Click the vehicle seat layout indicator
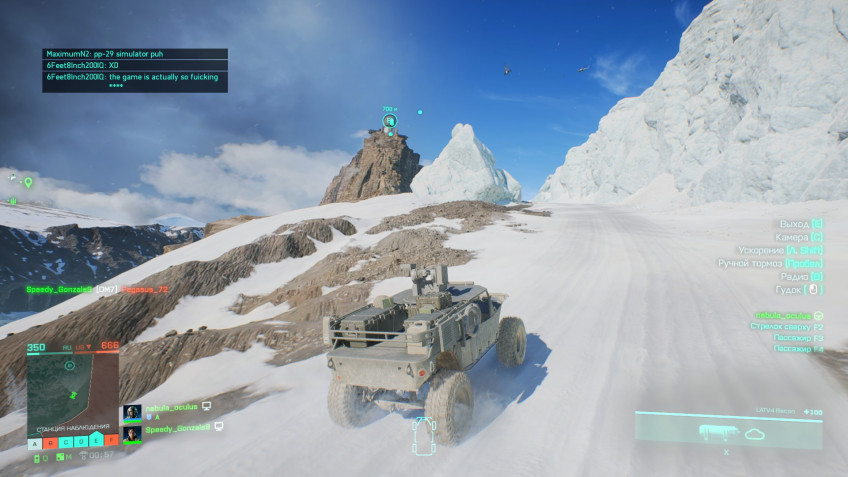Viewport: 848px width, 477px height. pyautogui.click(x=424, y=435)
